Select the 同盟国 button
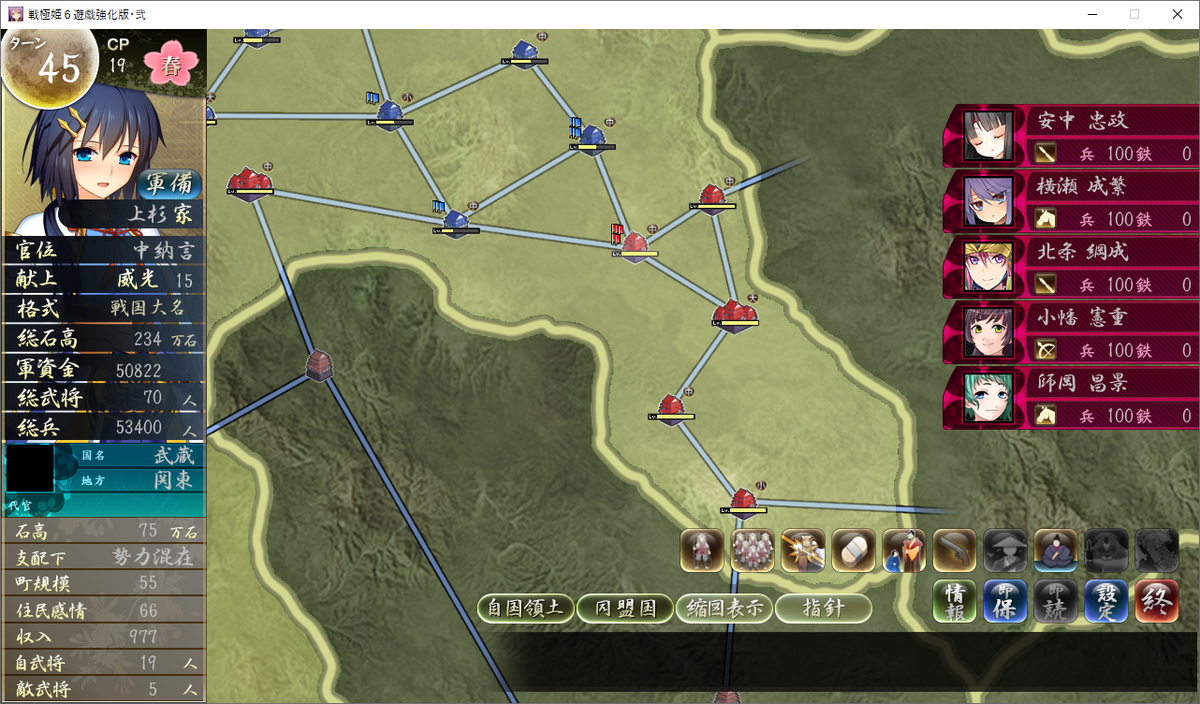 [x=624, y=608]
